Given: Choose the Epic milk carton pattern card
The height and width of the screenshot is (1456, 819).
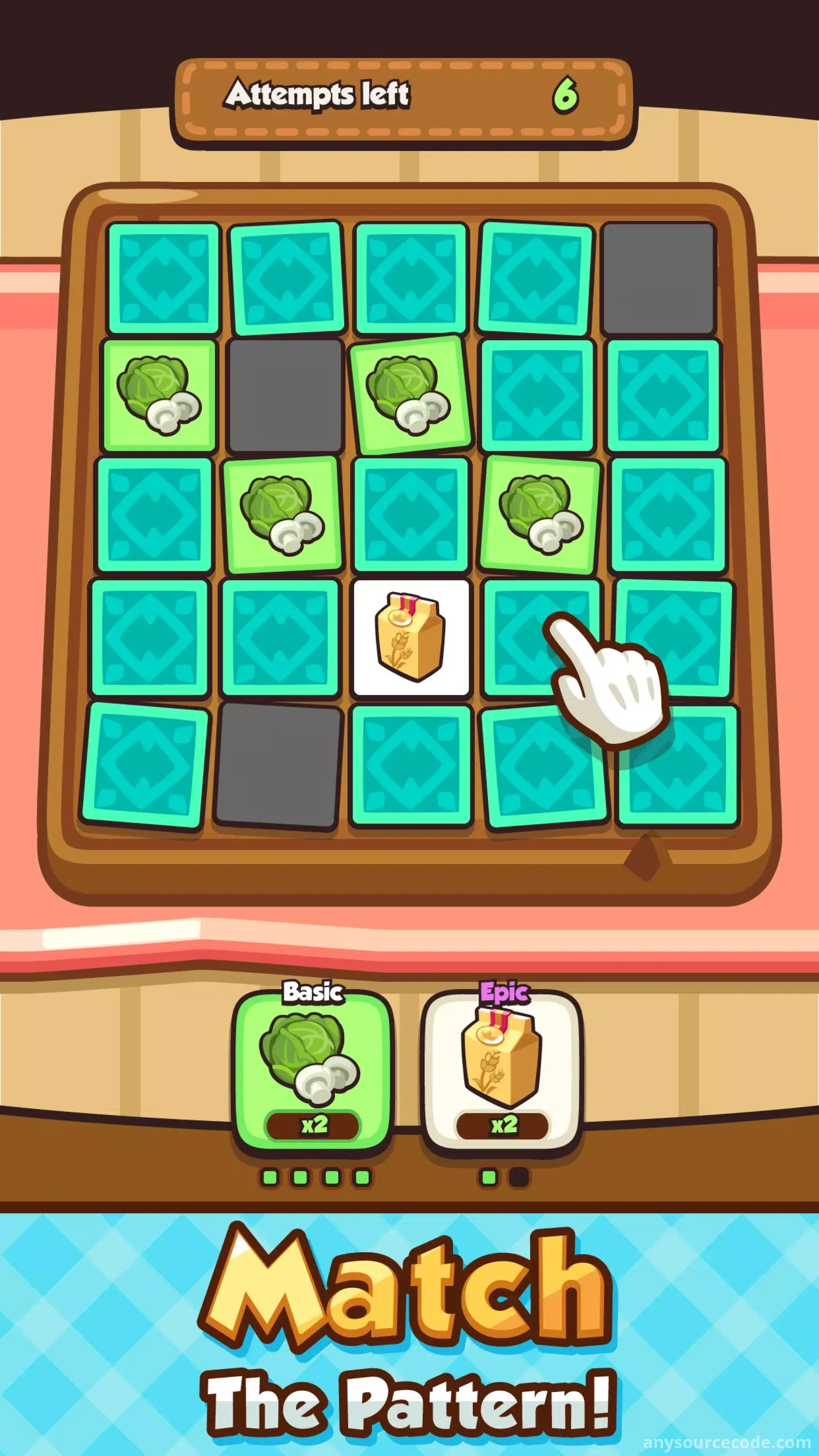Looking at the screenshot, I should pyautogui.click(x=502, y=1070).
